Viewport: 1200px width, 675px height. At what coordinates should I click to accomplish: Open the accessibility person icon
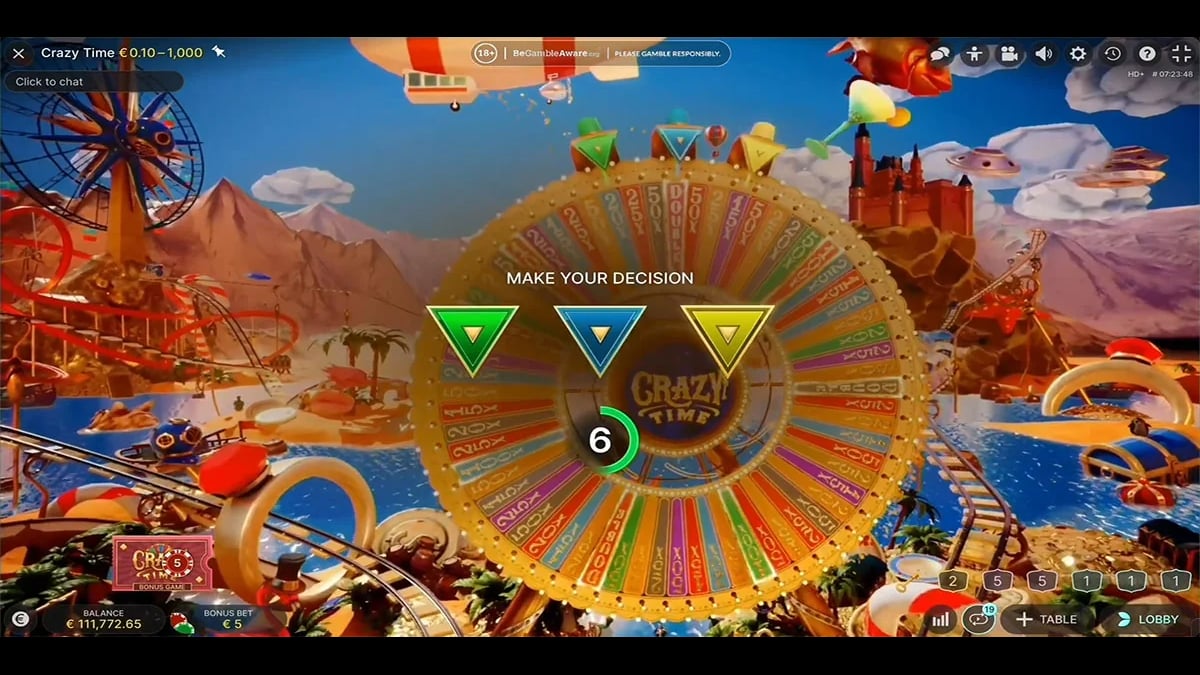[x=974, y=54]
